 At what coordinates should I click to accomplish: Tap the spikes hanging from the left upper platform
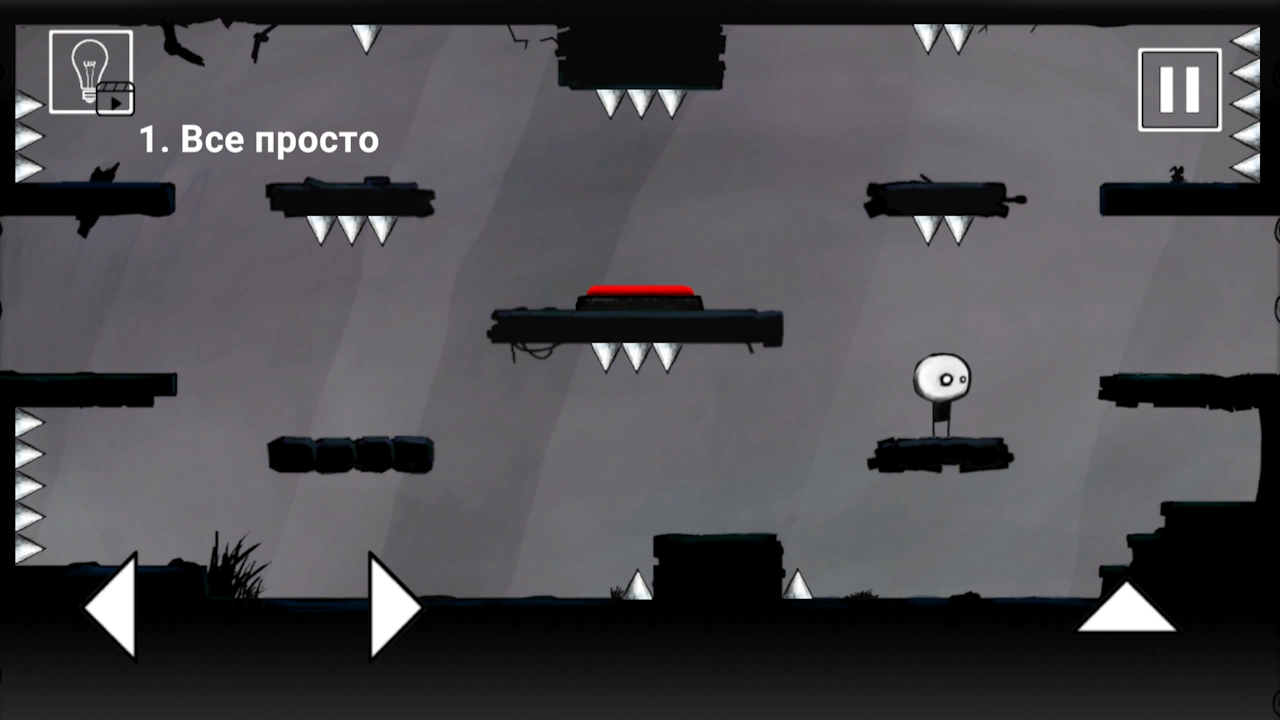click(x=350, y=232)
